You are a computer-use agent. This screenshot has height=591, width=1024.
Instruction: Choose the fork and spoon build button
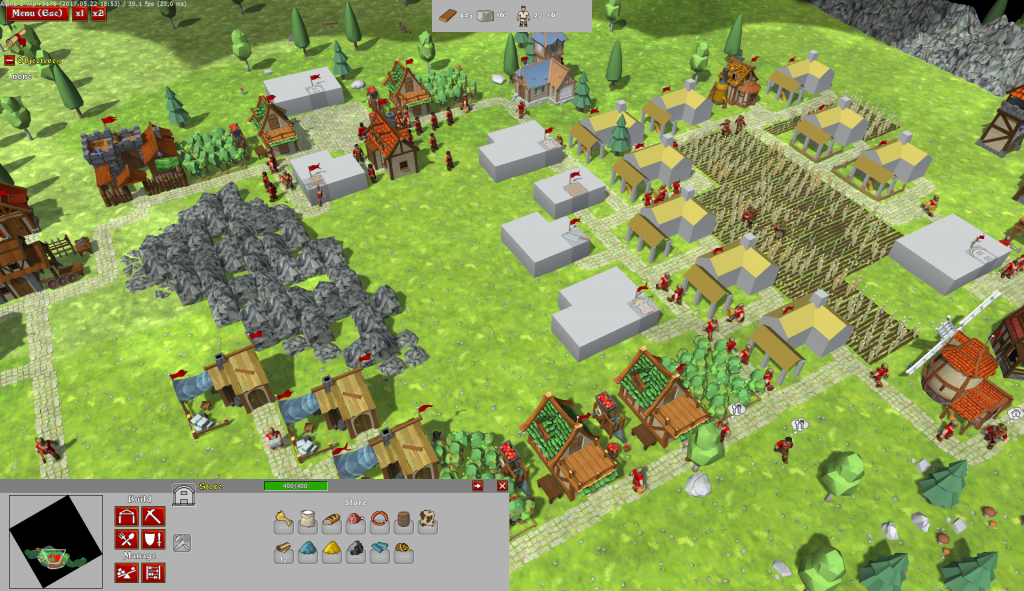coord(126,541)
